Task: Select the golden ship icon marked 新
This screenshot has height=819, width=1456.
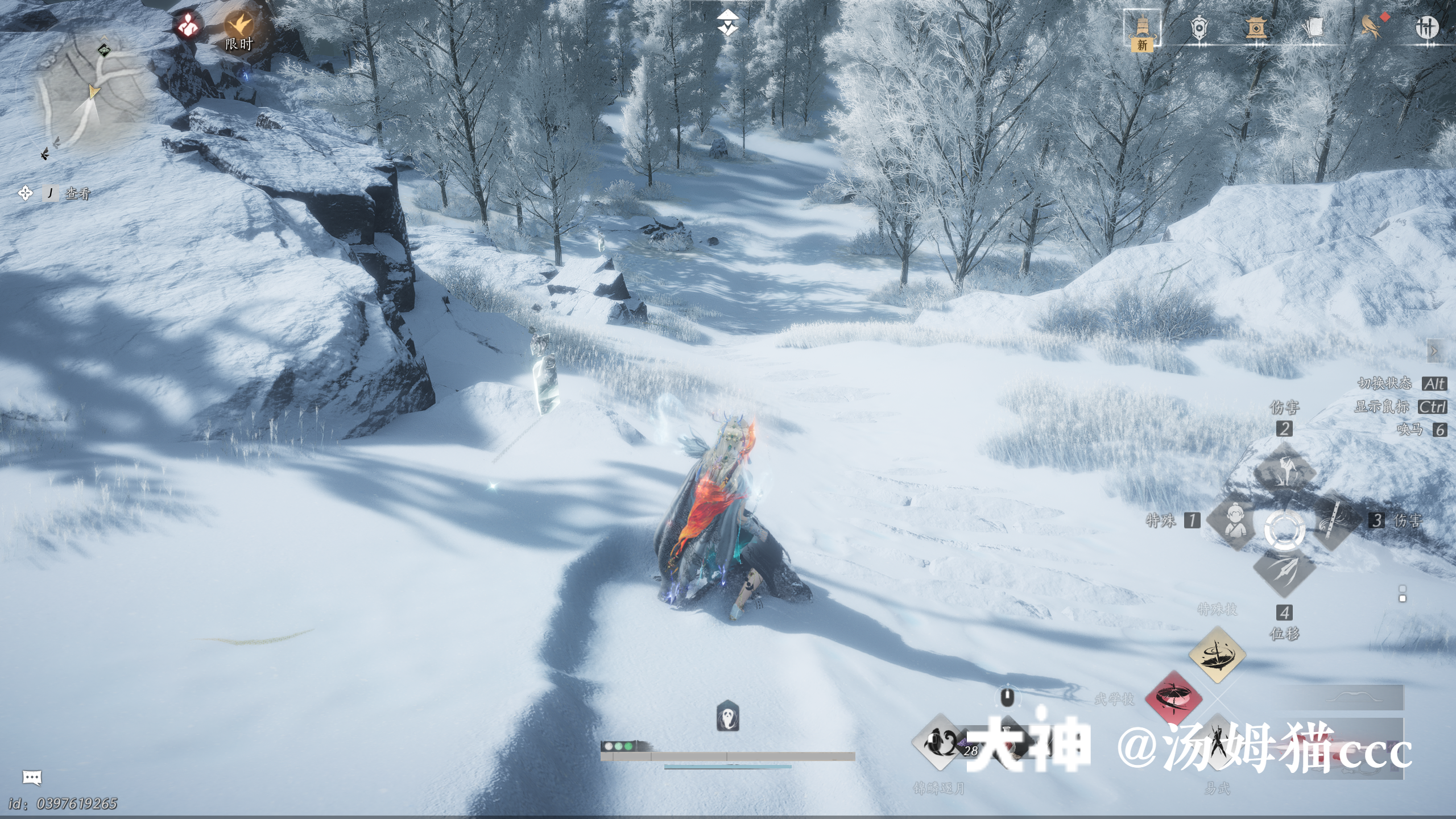Action: (x=1142, y=28)
